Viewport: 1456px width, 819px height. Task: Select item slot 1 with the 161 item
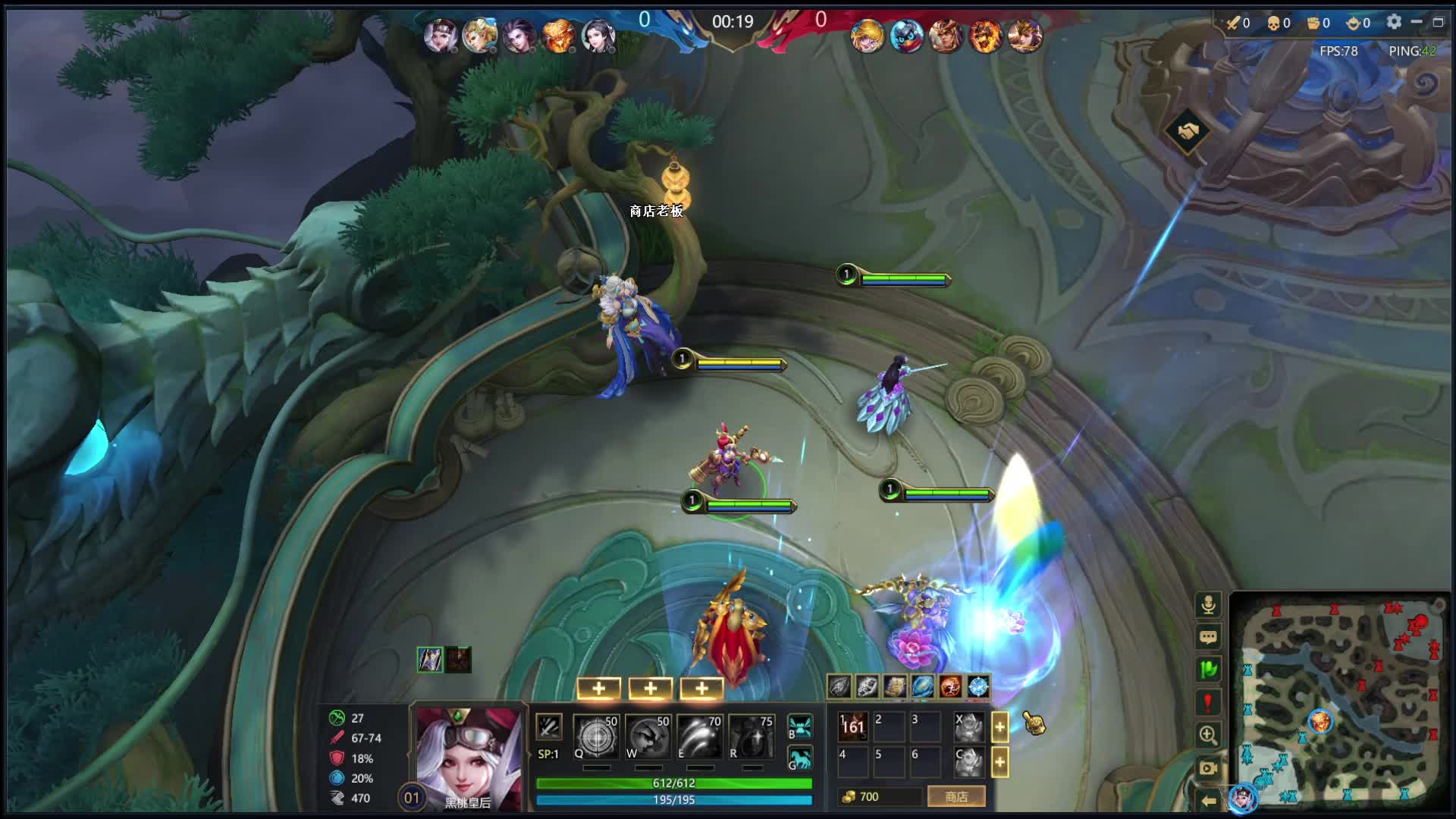point(853,726)
